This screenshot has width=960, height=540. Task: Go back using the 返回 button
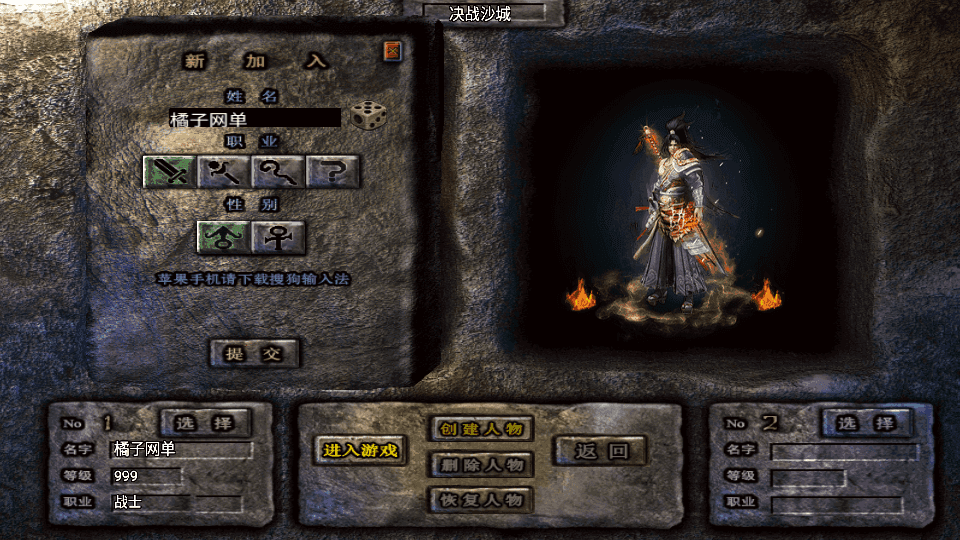point(601,451)
